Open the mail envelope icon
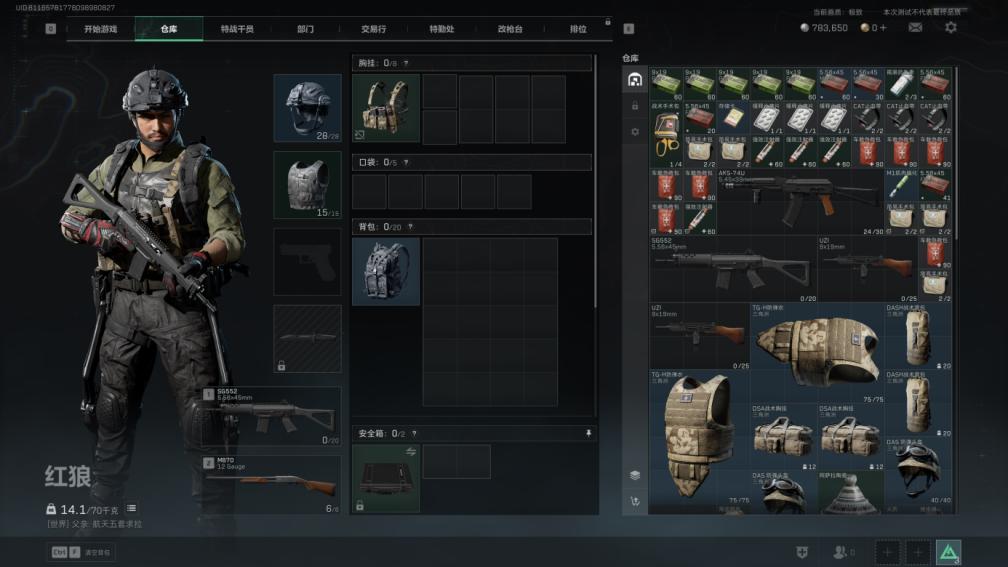This screenshot has height=567, width=1008. click(x=915, y=28)
